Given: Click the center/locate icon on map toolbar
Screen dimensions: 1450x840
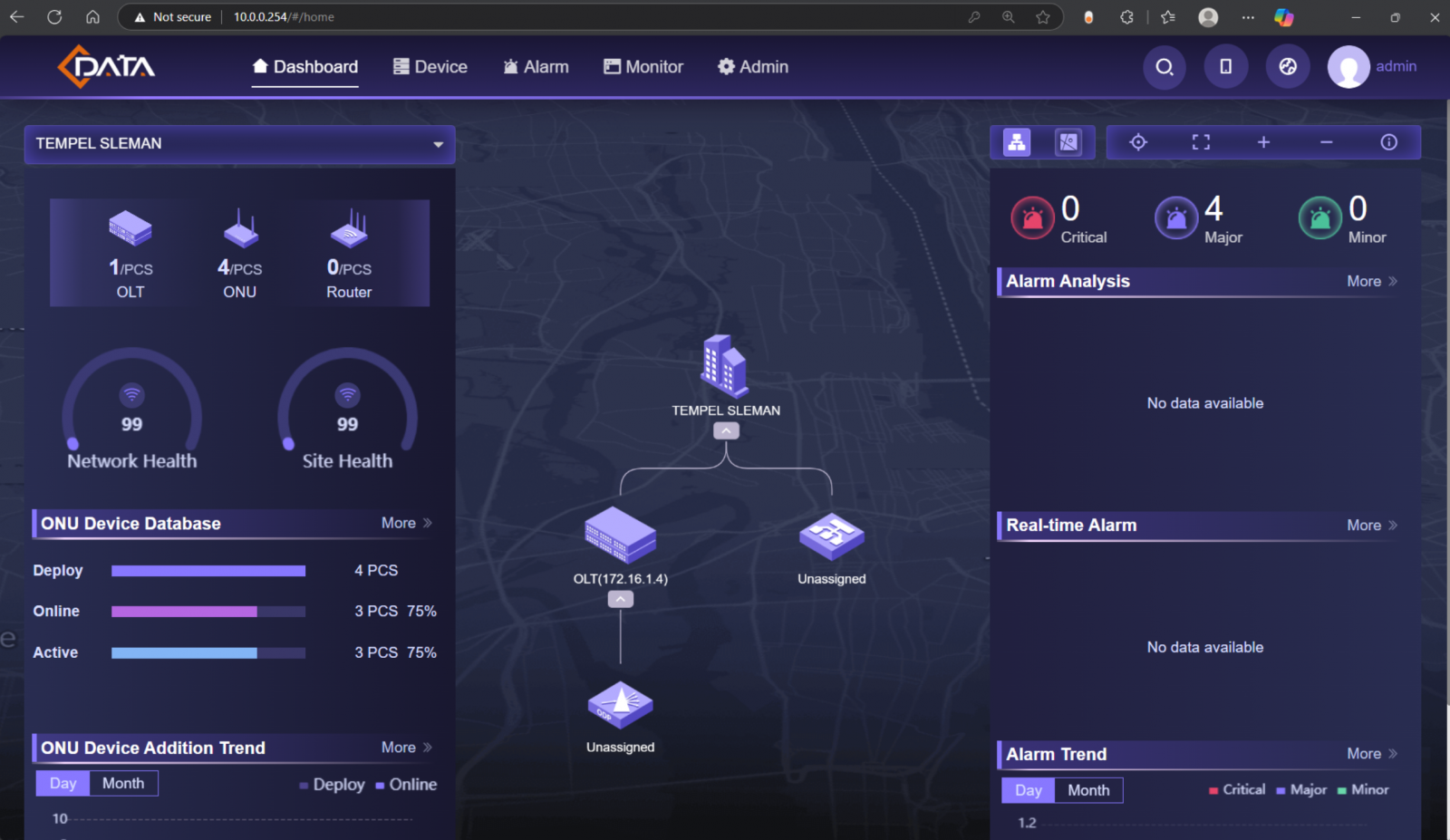Looking at the screenshot, I should tap(1138, 141).
